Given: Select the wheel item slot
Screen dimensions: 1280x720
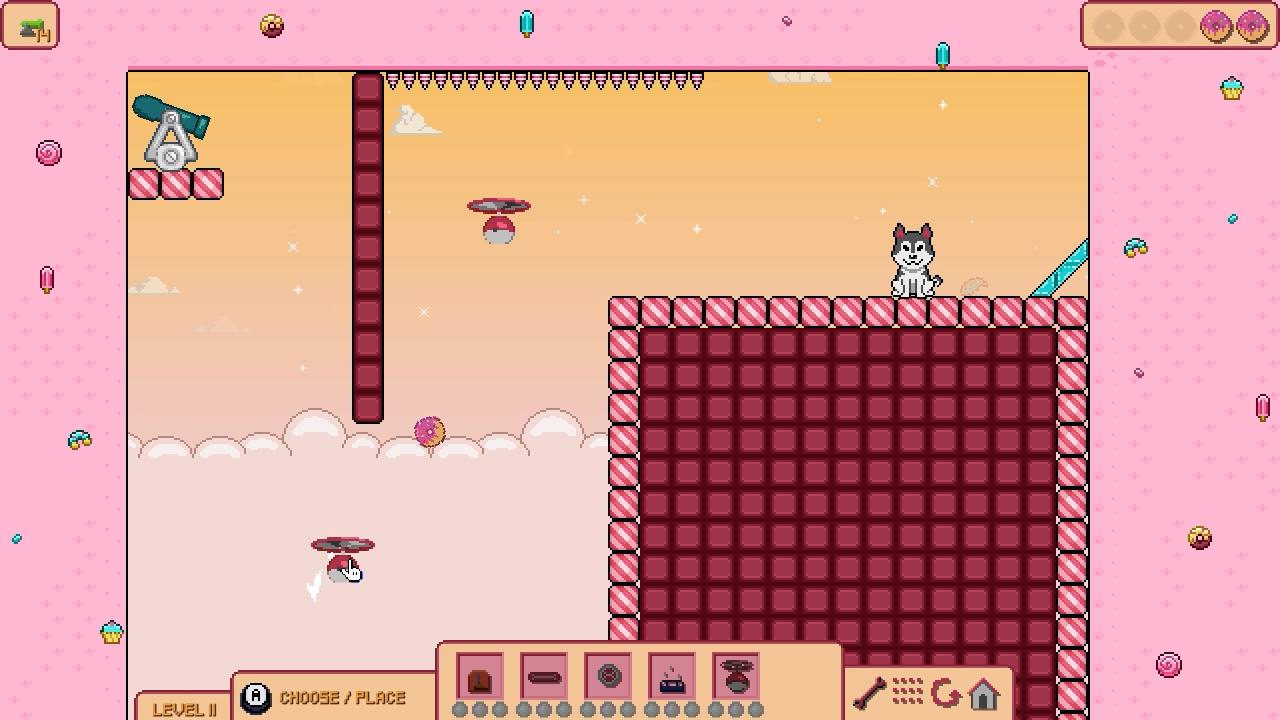Looking at the screenshot, I should click(608, 678).
